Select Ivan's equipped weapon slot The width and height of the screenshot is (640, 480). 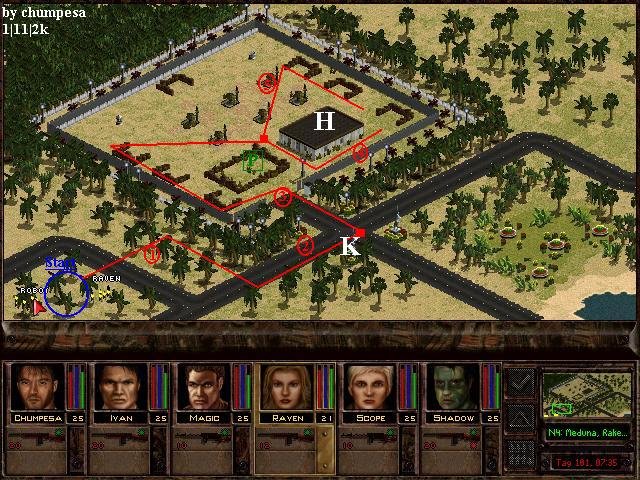[x=120, y=440]
